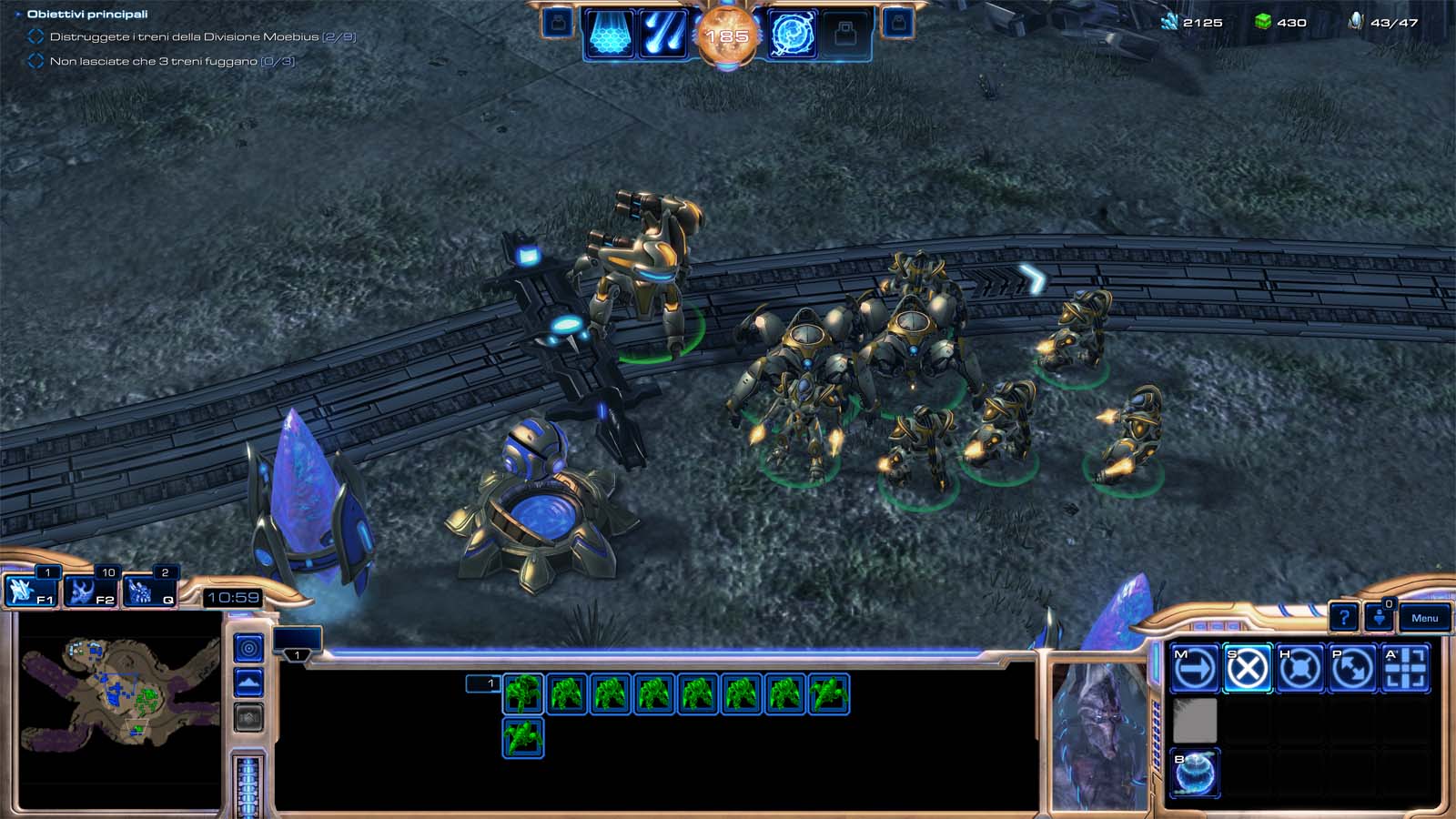This screenshot has height=819, width=1456.
Task: Activate the Patrol command
Action: tap(1352, 670)
